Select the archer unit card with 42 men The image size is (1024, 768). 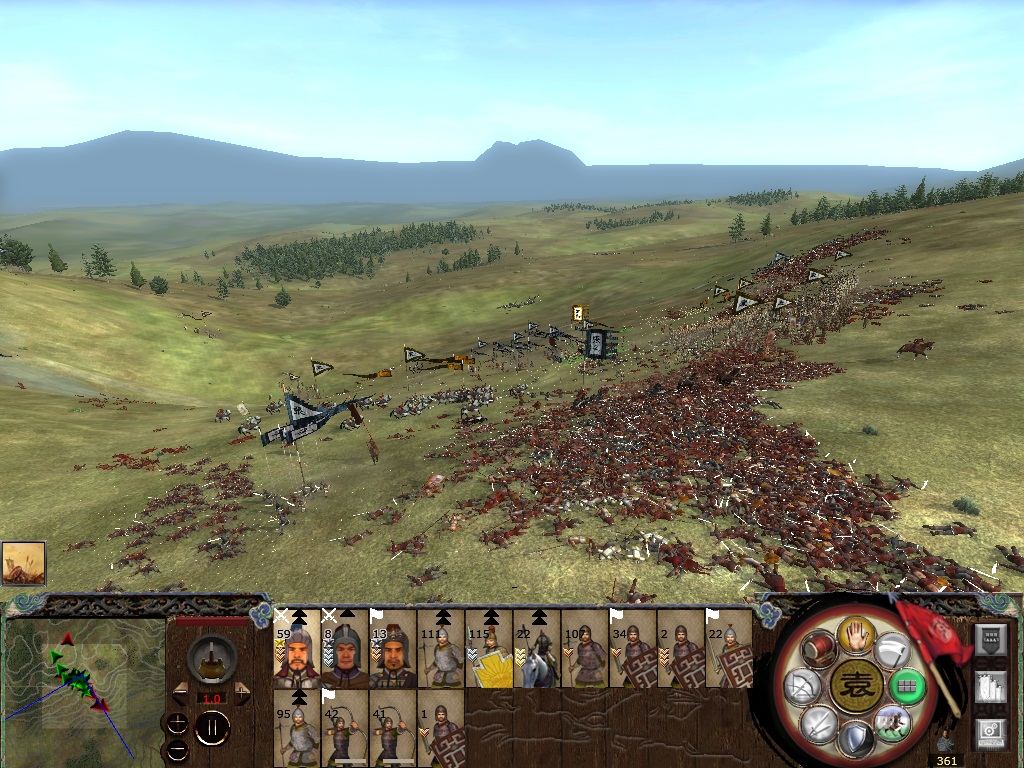pyautogui.click(x=345, y=729)
